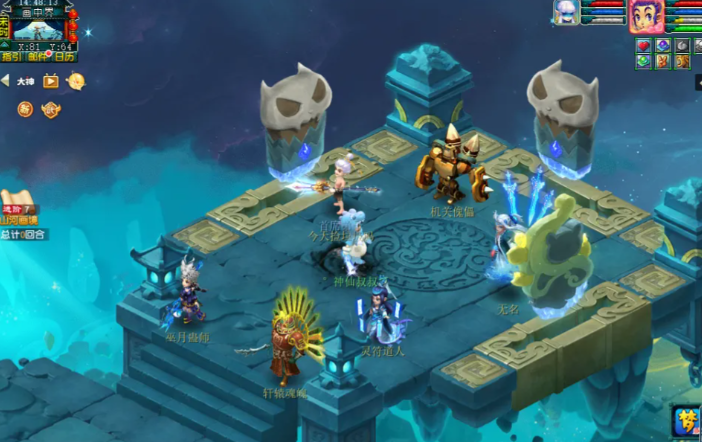The image size is (702, 442).
Task: Open the orange video play icon
Action: tap(51, 81)
